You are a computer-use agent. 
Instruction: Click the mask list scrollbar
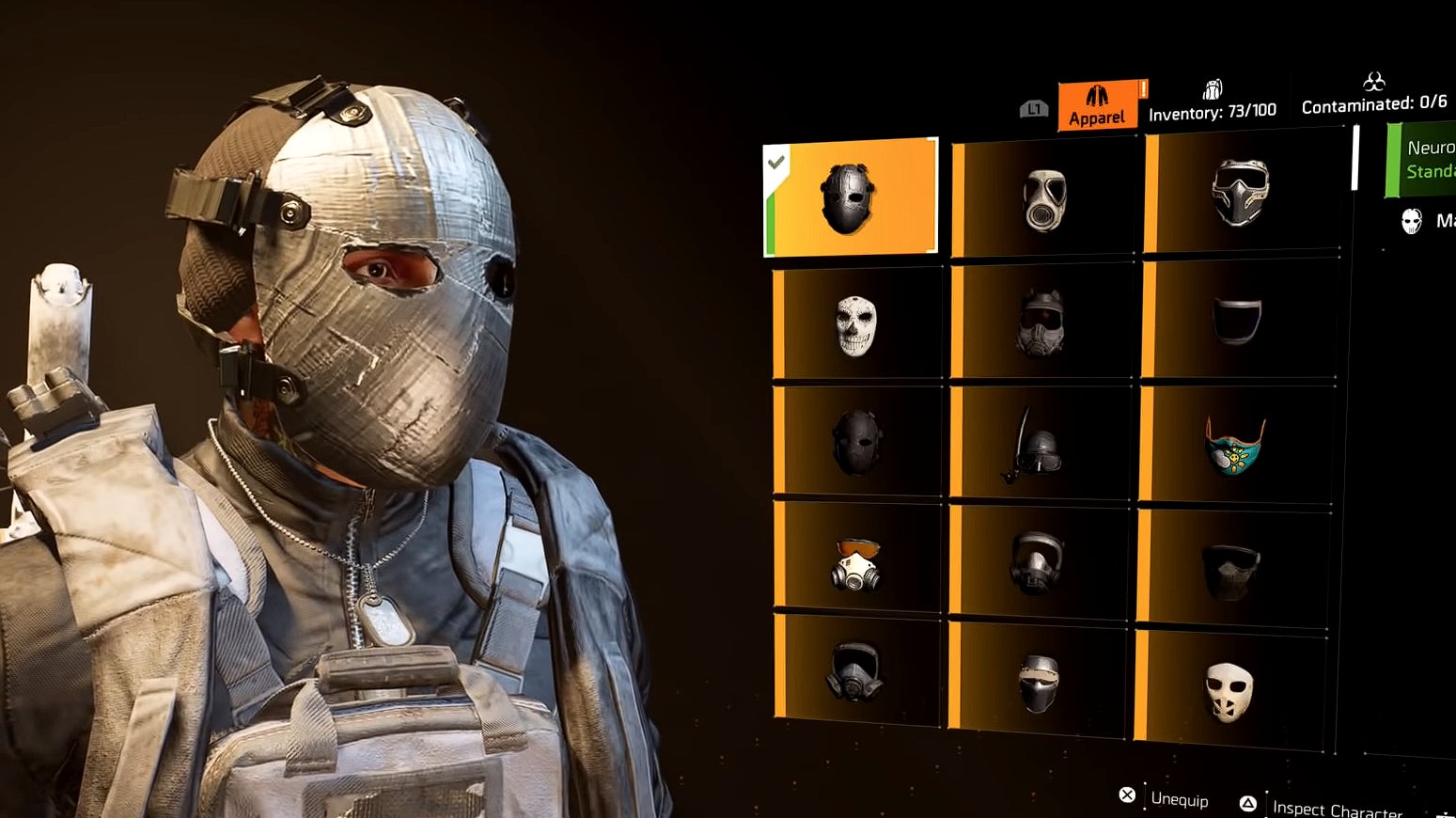coord(1355,157)
